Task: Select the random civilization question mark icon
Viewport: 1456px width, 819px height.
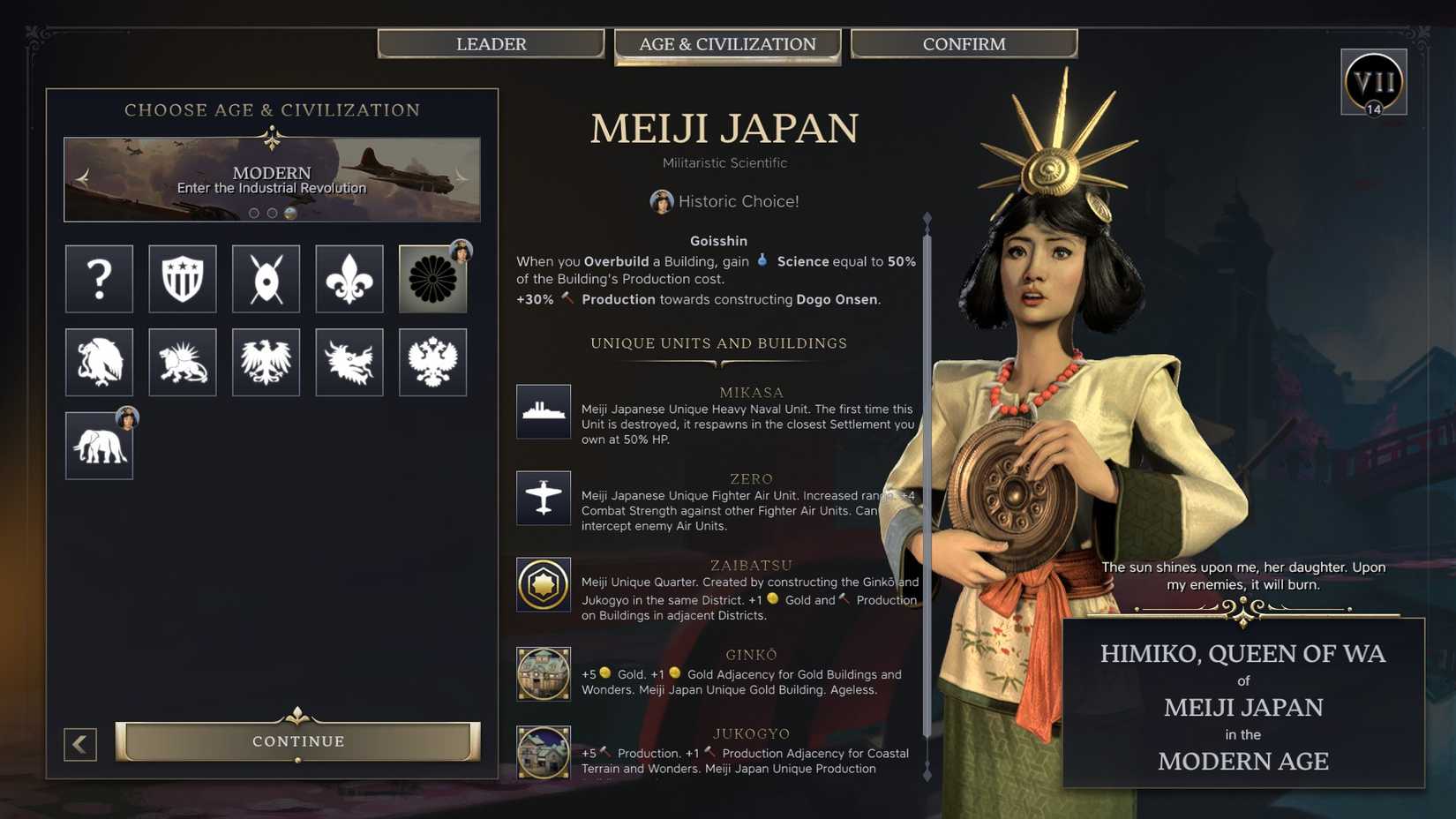Action: (x=98, y=279)
